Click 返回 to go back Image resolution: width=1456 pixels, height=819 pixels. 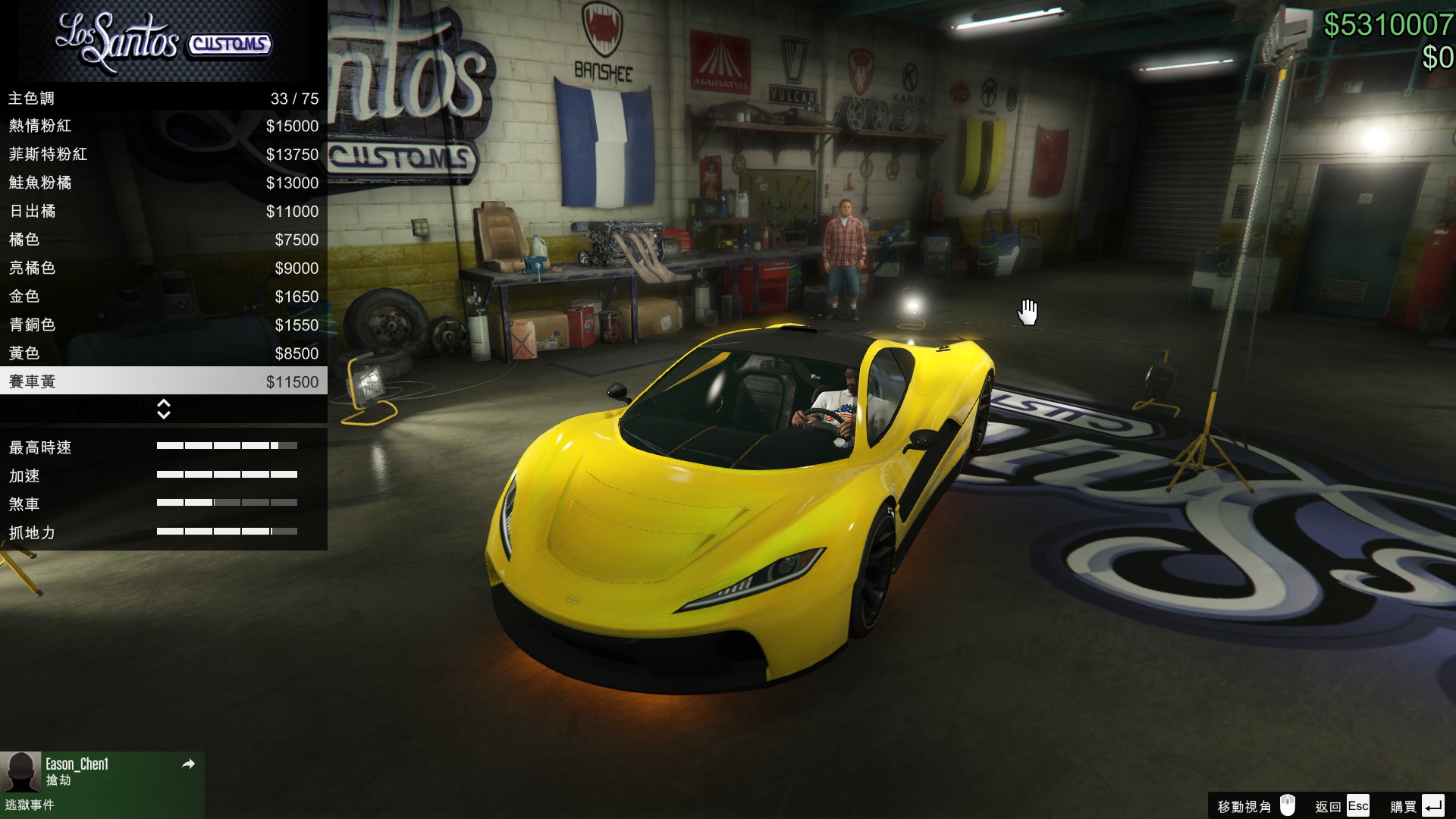click(x=1341, y=806)
